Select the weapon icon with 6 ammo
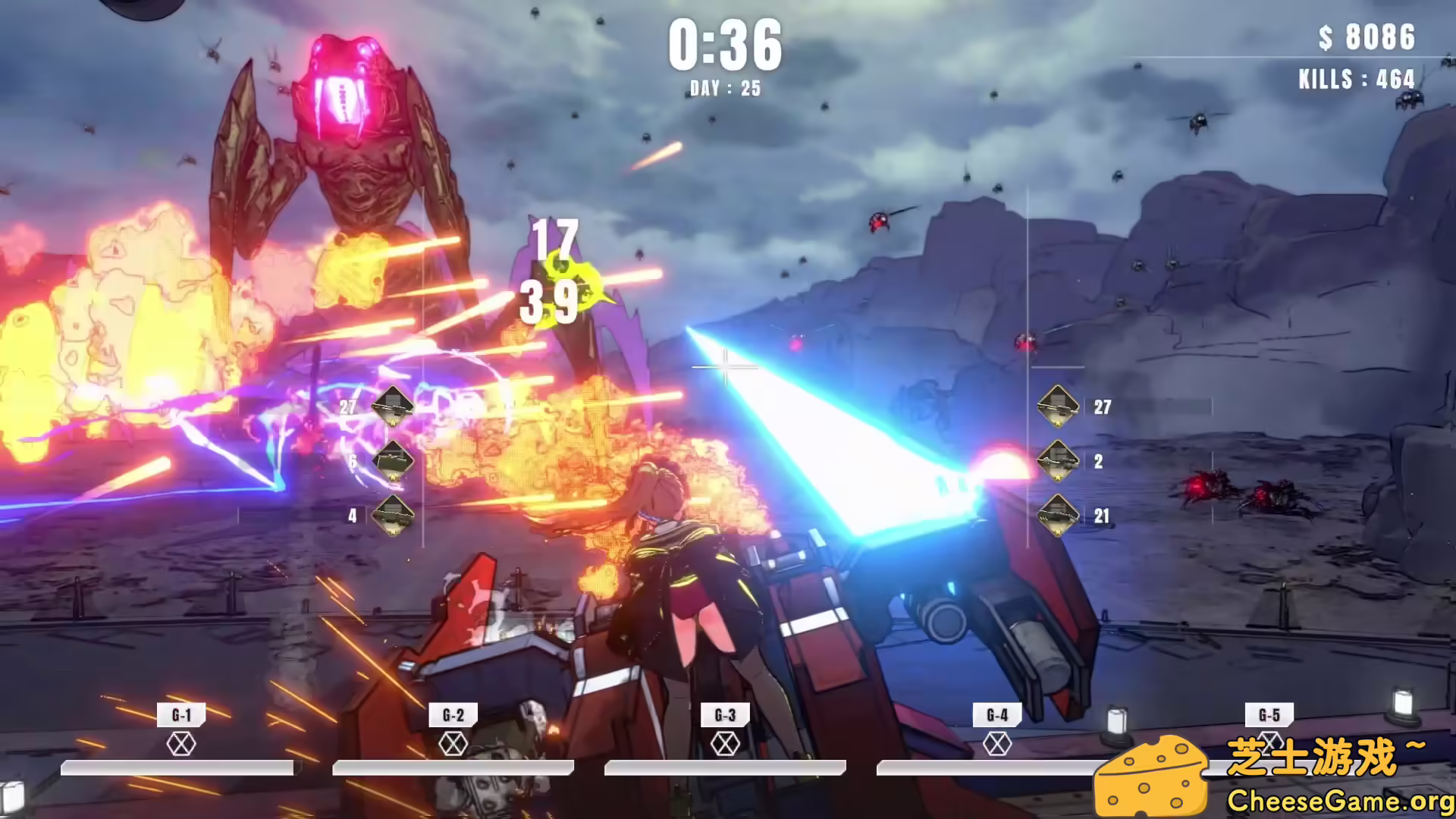This screenshot has width=1456, height=819. click(x=393, y=460)
